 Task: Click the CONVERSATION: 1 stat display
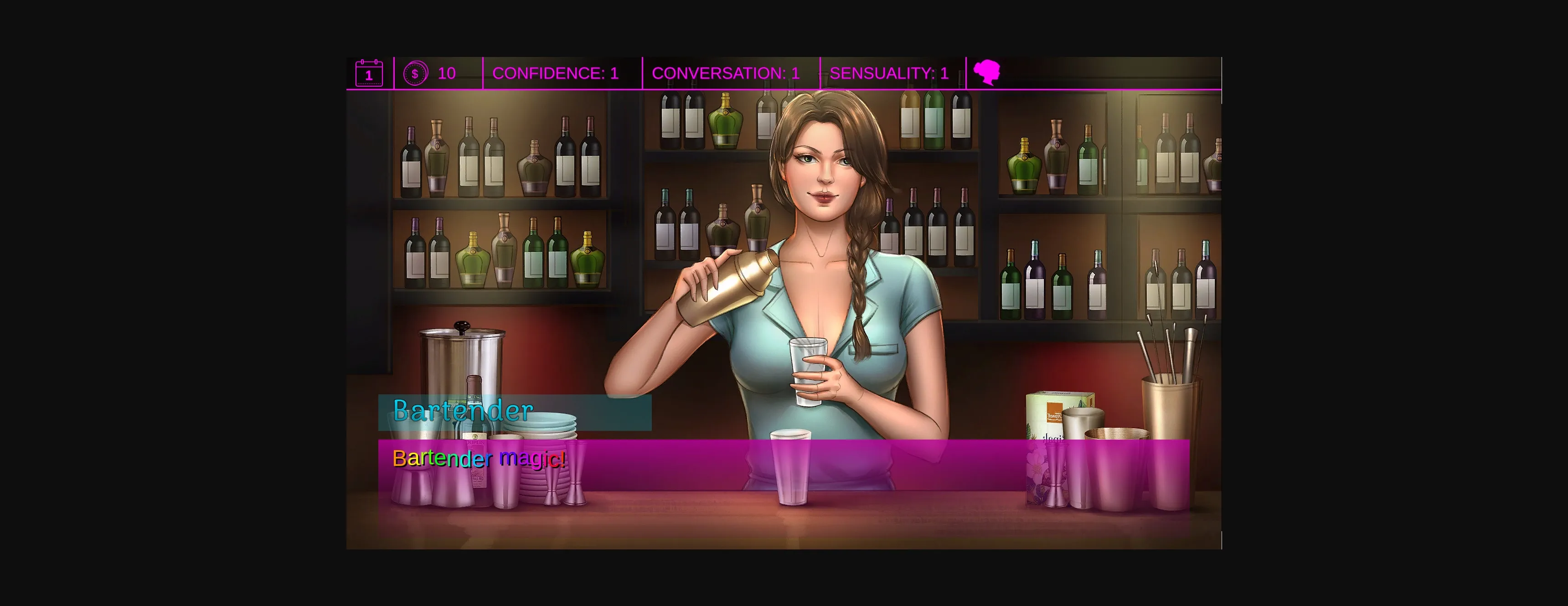tap(725, 73)
